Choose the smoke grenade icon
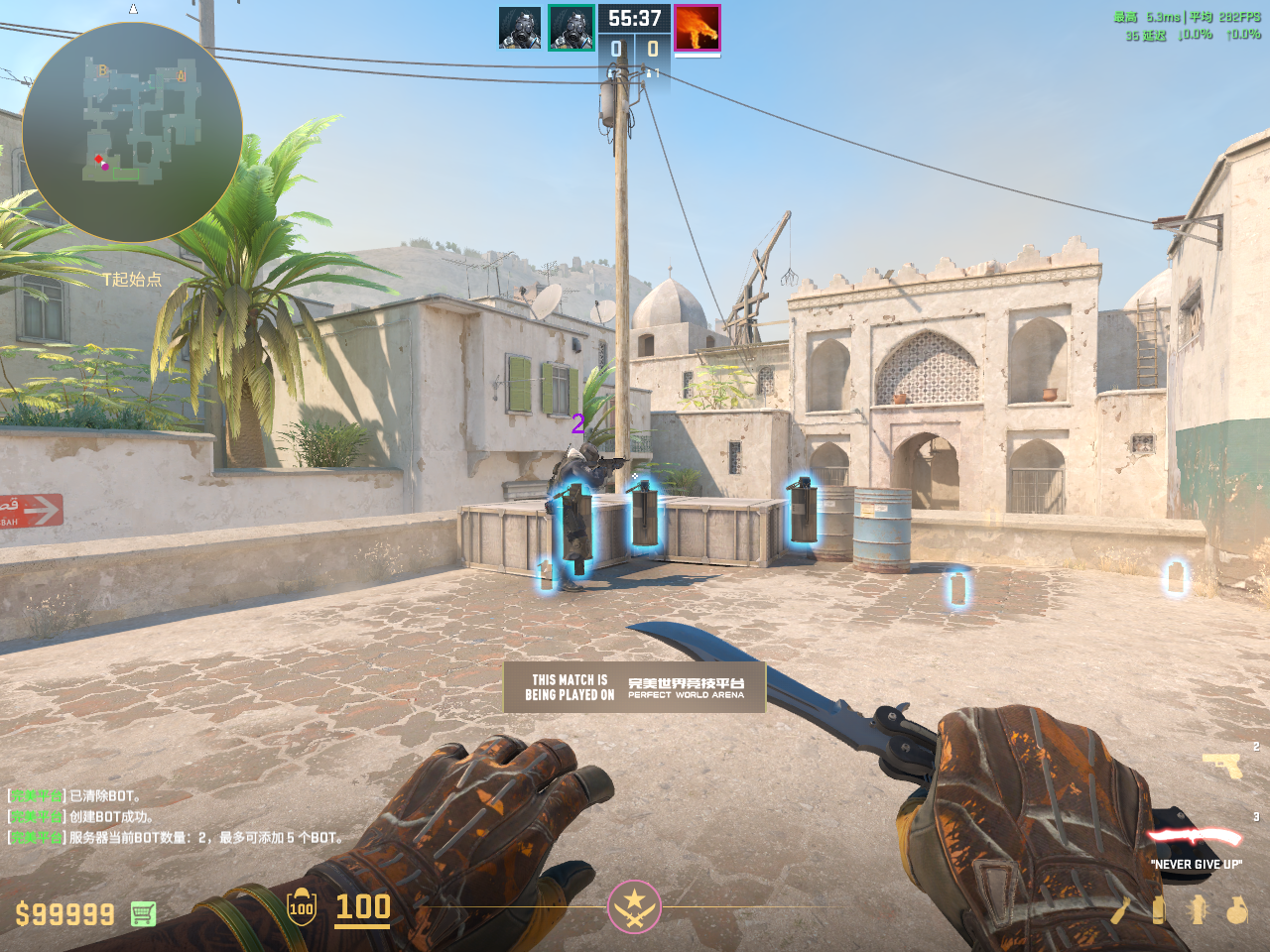The height and width of the screenshot is (952, 1270). click(1158, 909)
